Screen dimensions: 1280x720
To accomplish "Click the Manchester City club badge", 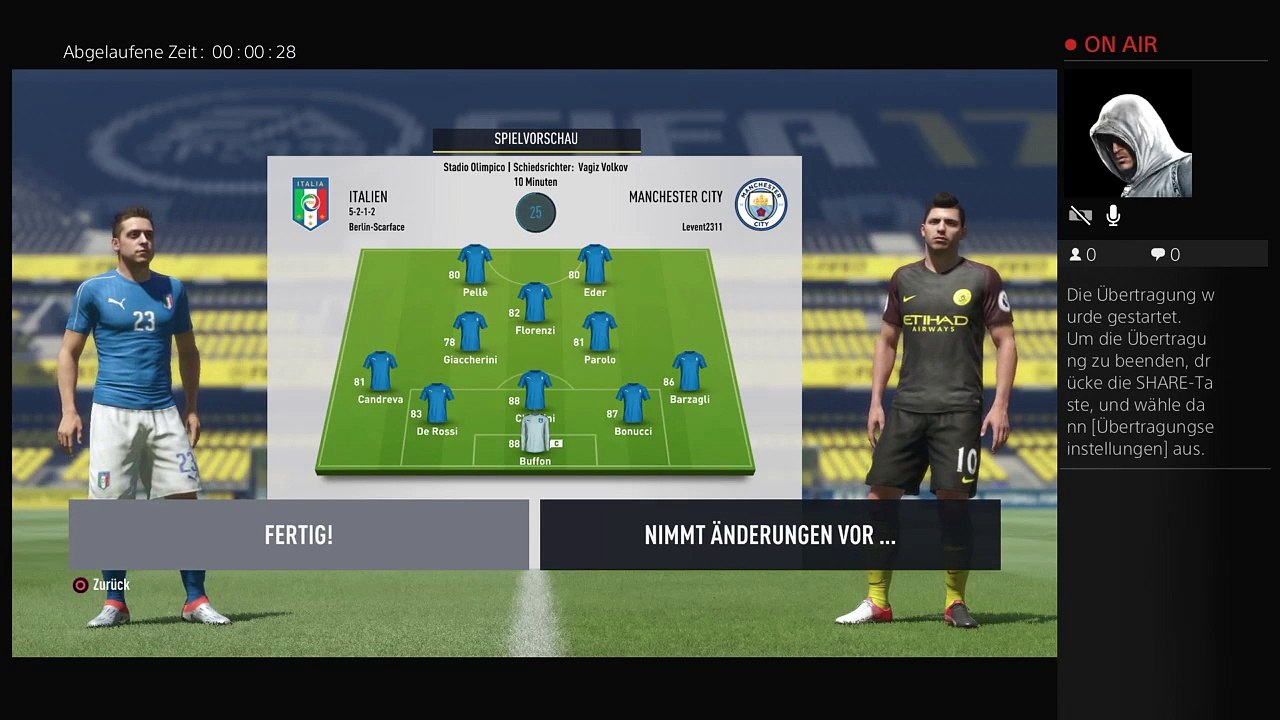I will click(x=761, y=204).
